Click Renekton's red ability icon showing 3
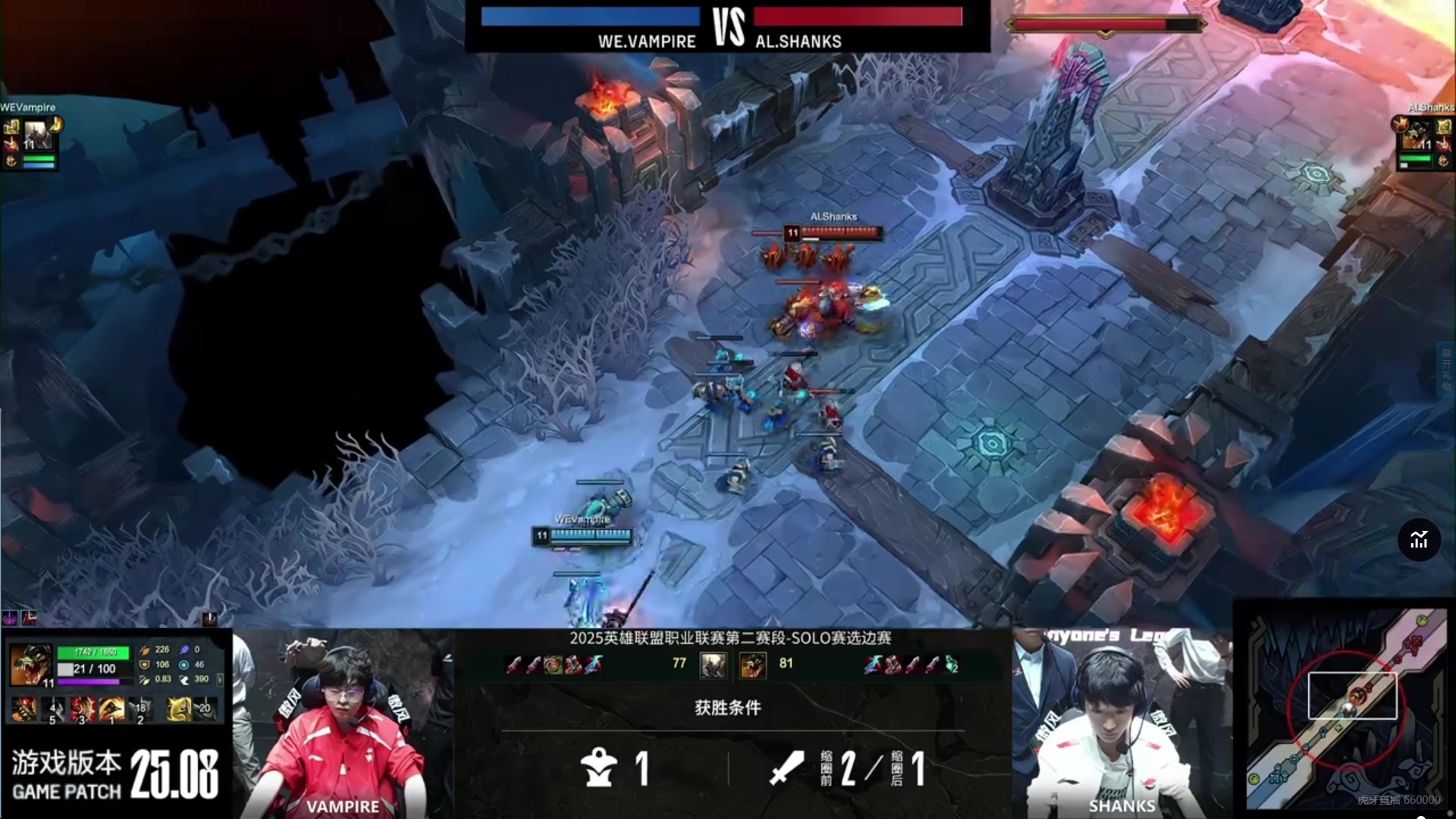The width and height of the screenshot is (1456, 819). point(83,710)
